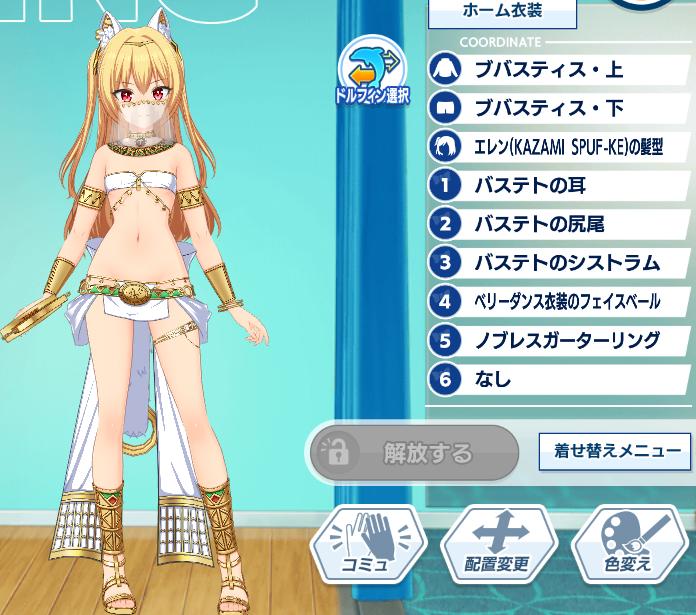Image resolution: width=696 pixels, height=615 pixels.
Task: Choose slot 4 ベリーダンス衣装のフェイスベール
Action: 560,301
